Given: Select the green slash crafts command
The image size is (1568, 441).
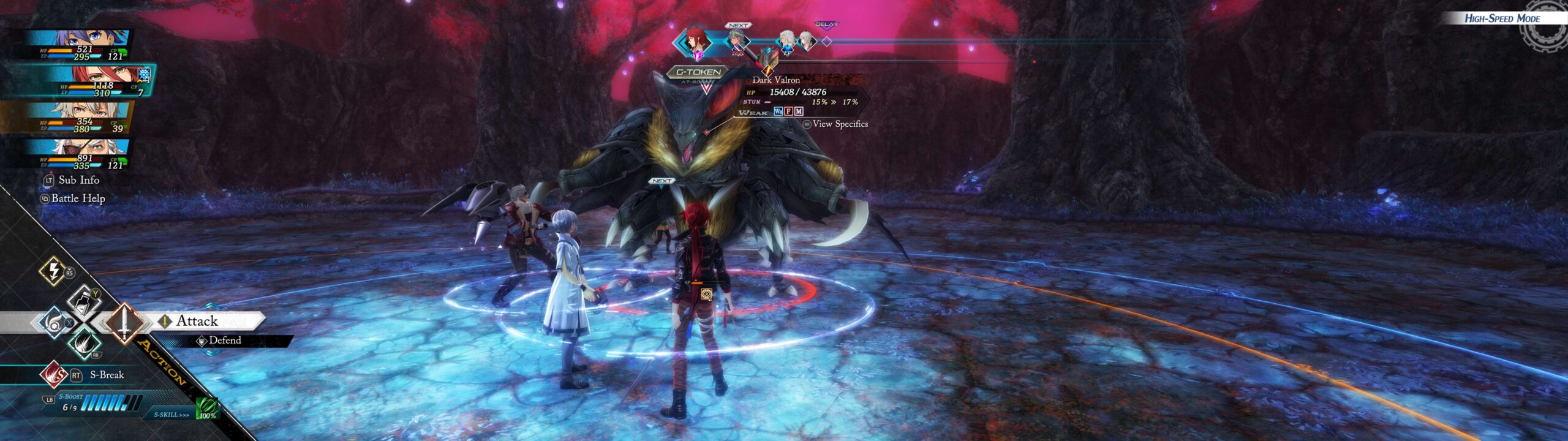Looking at the screenshot, I should click(x=84, y=343).
